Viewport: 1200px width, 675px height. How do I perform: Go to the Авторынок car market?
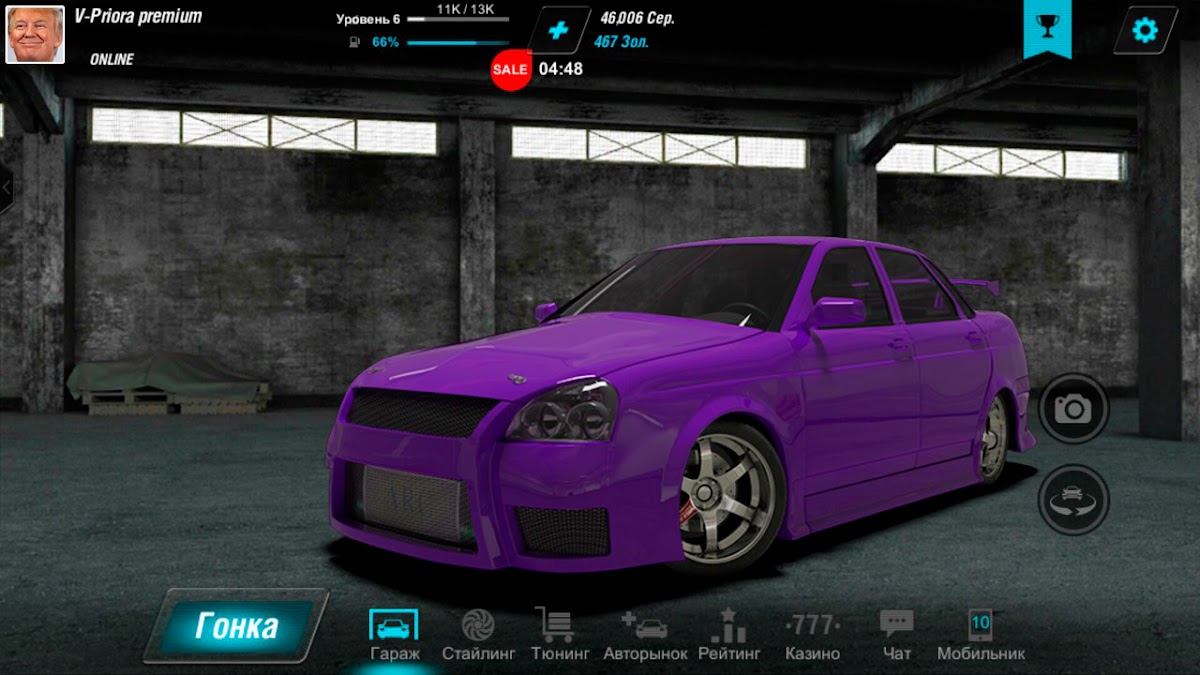tap(645, 635)
